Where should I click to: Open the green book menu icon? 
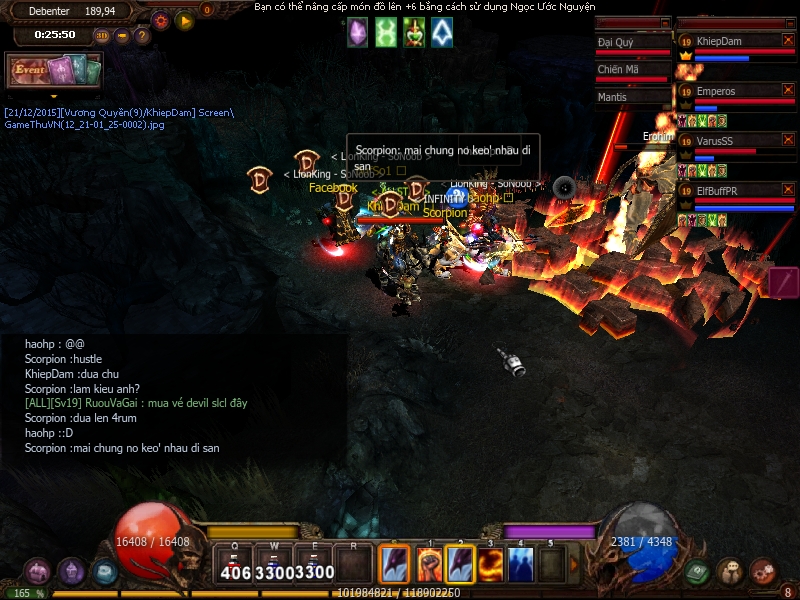point(698,571)
